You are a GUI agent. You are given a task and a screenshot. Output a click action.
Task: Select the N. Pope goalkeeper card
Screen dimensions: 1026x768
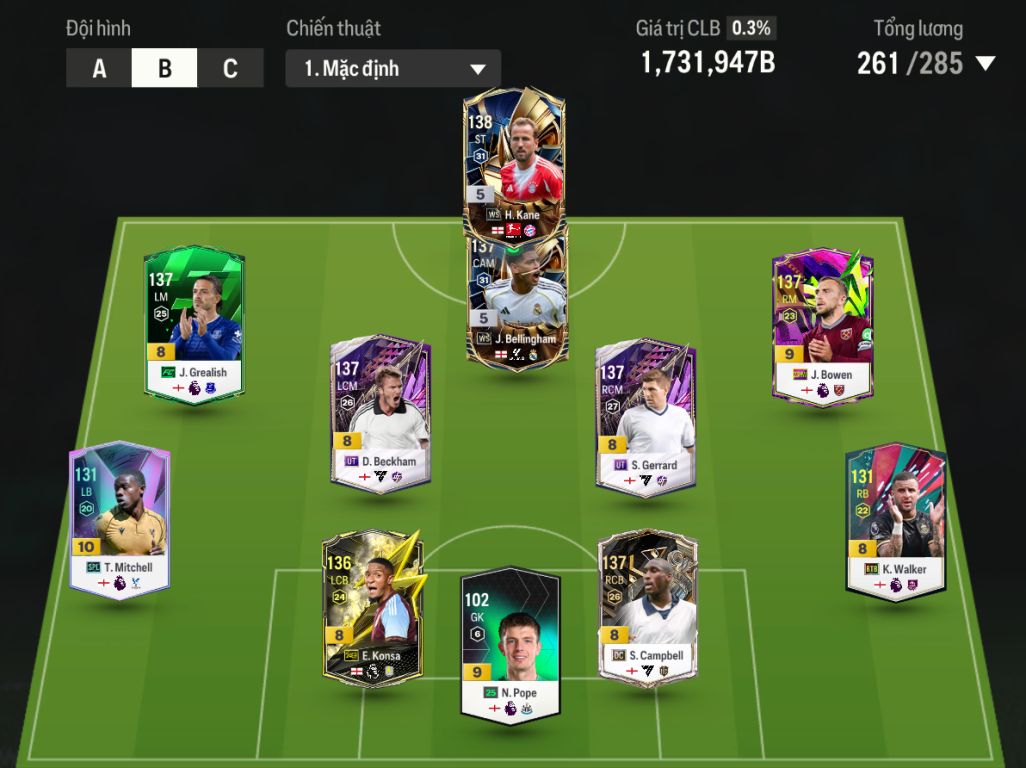(x=510, y=642)
